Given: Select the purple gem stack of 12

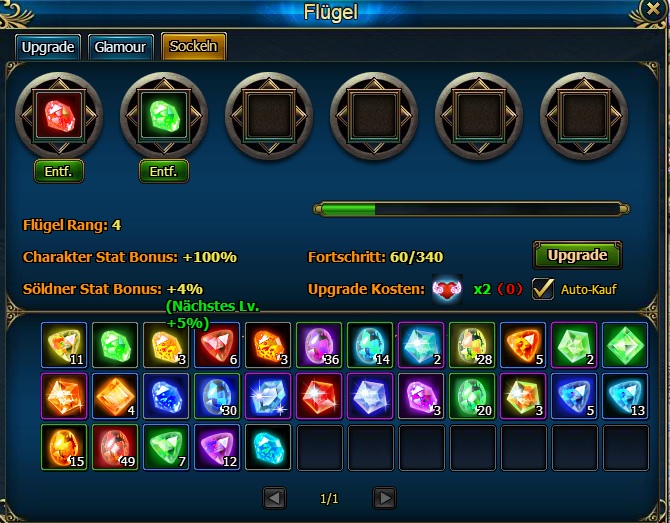Looking at the screenshot, I should pos(217,447).
